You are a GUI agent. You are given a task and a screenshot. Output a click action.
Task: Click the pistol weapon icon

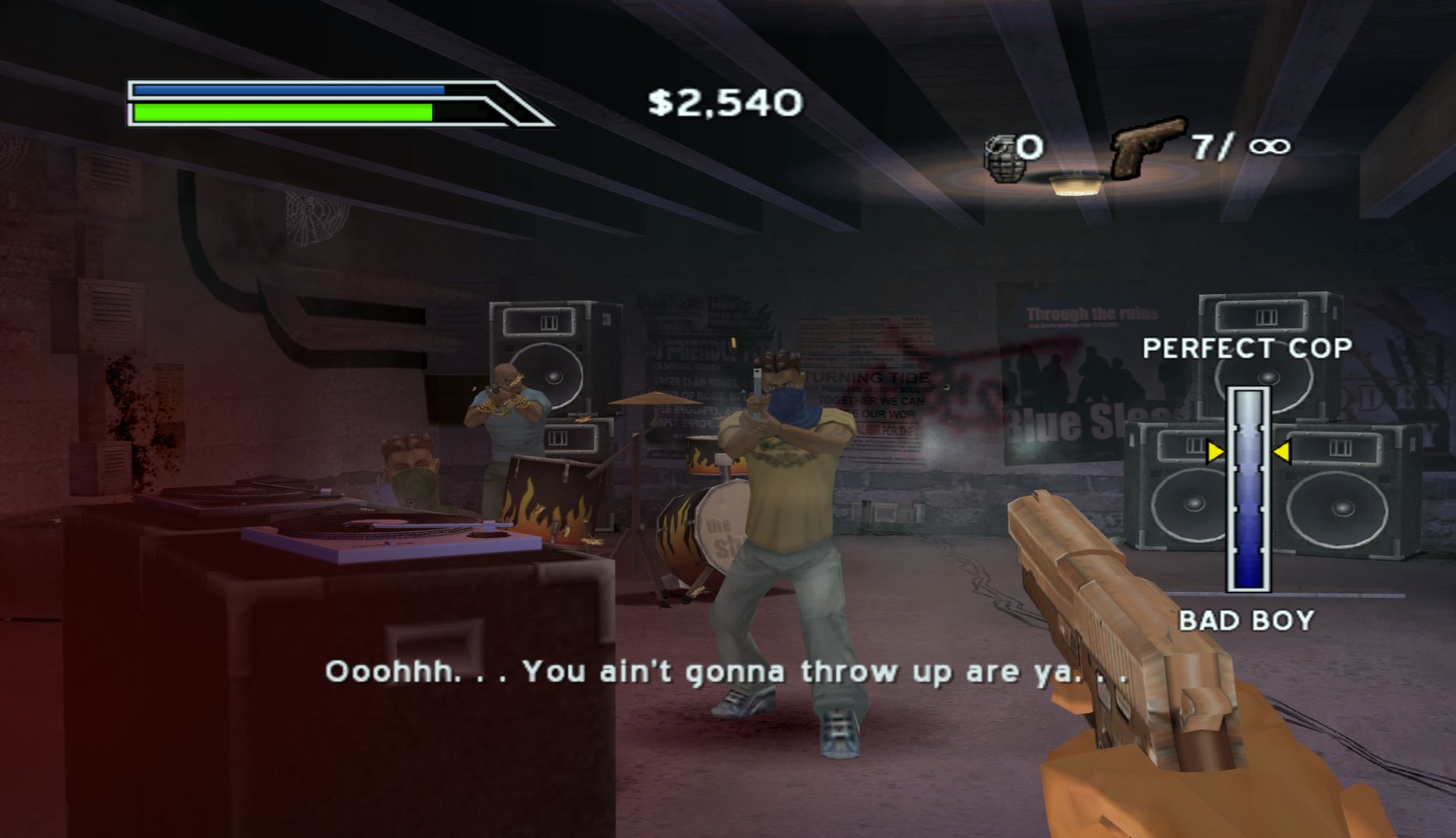coord(1147,145)
